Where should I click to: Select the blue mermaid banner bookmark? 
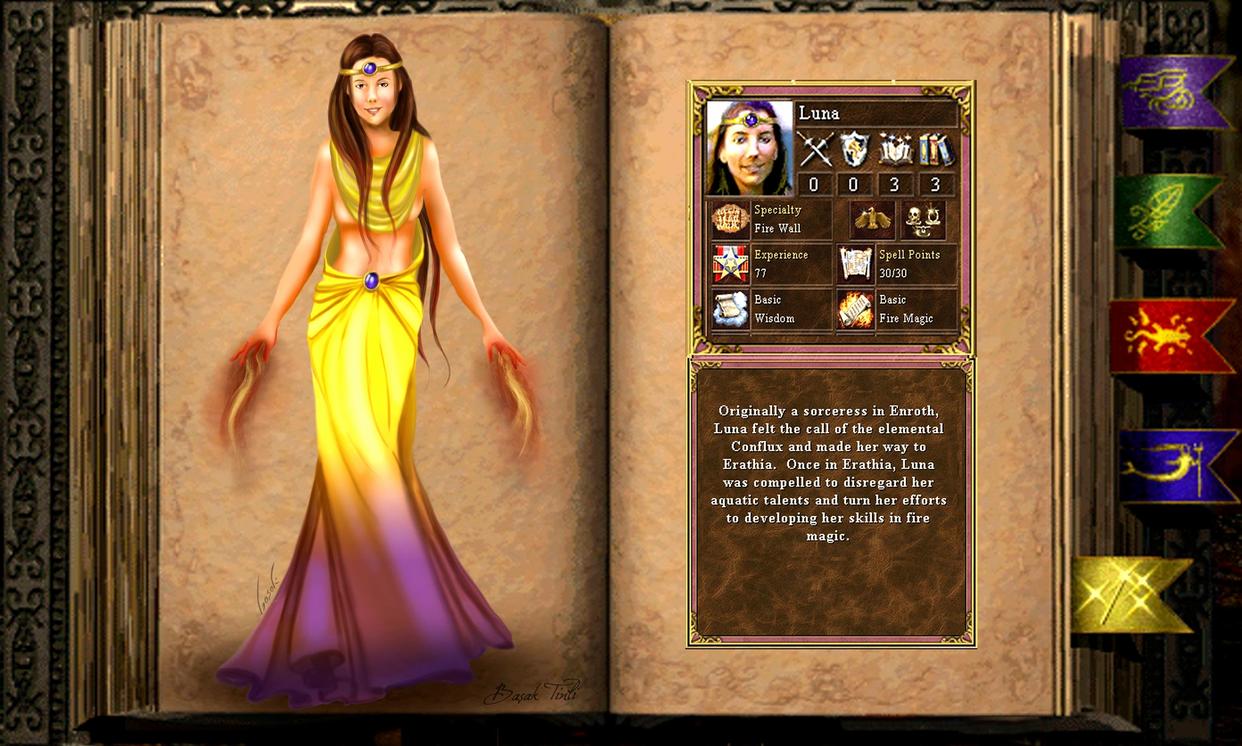coord(1176,466)
